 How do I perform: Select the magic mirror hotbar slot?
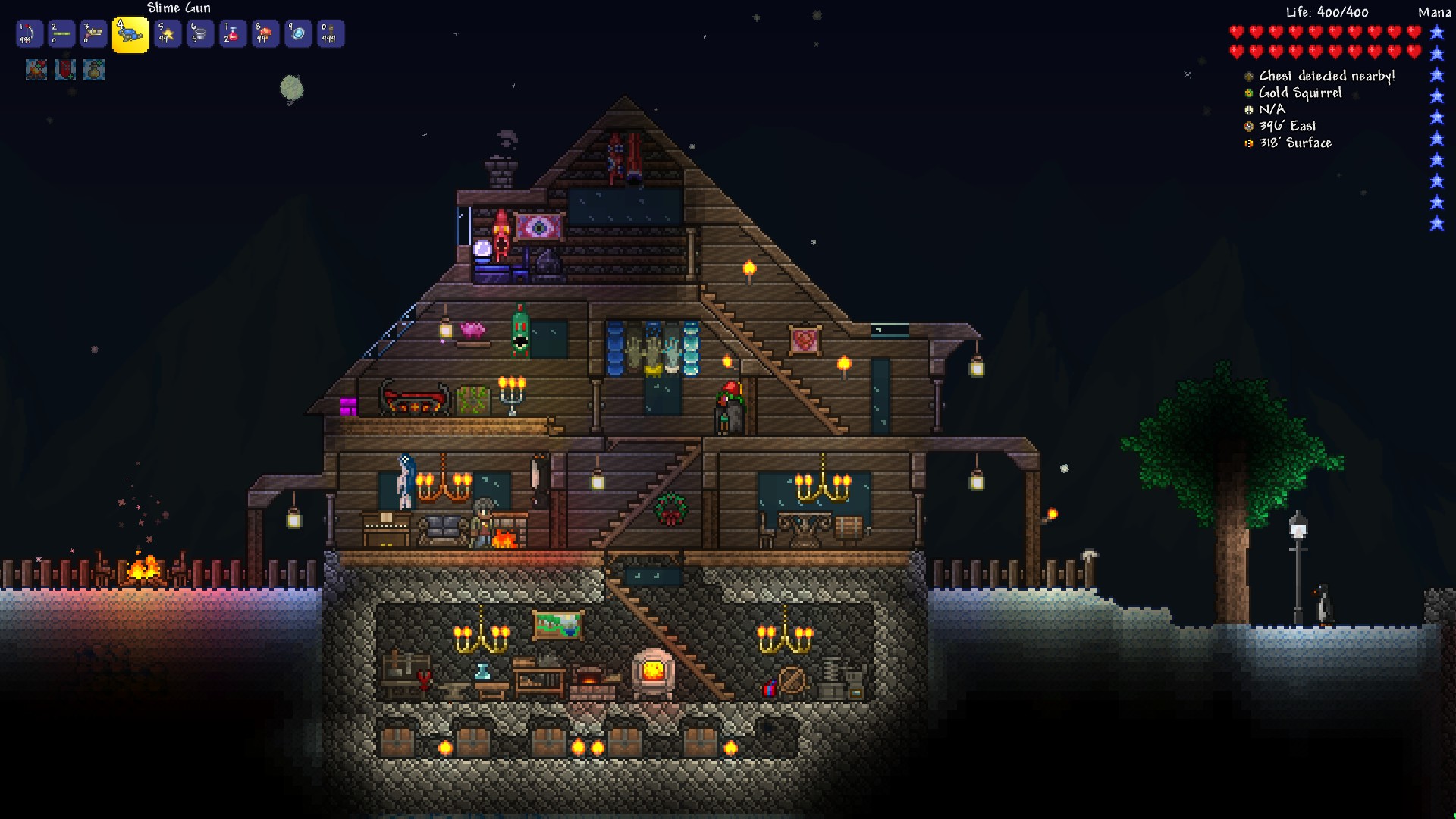(x=297, y=34)
